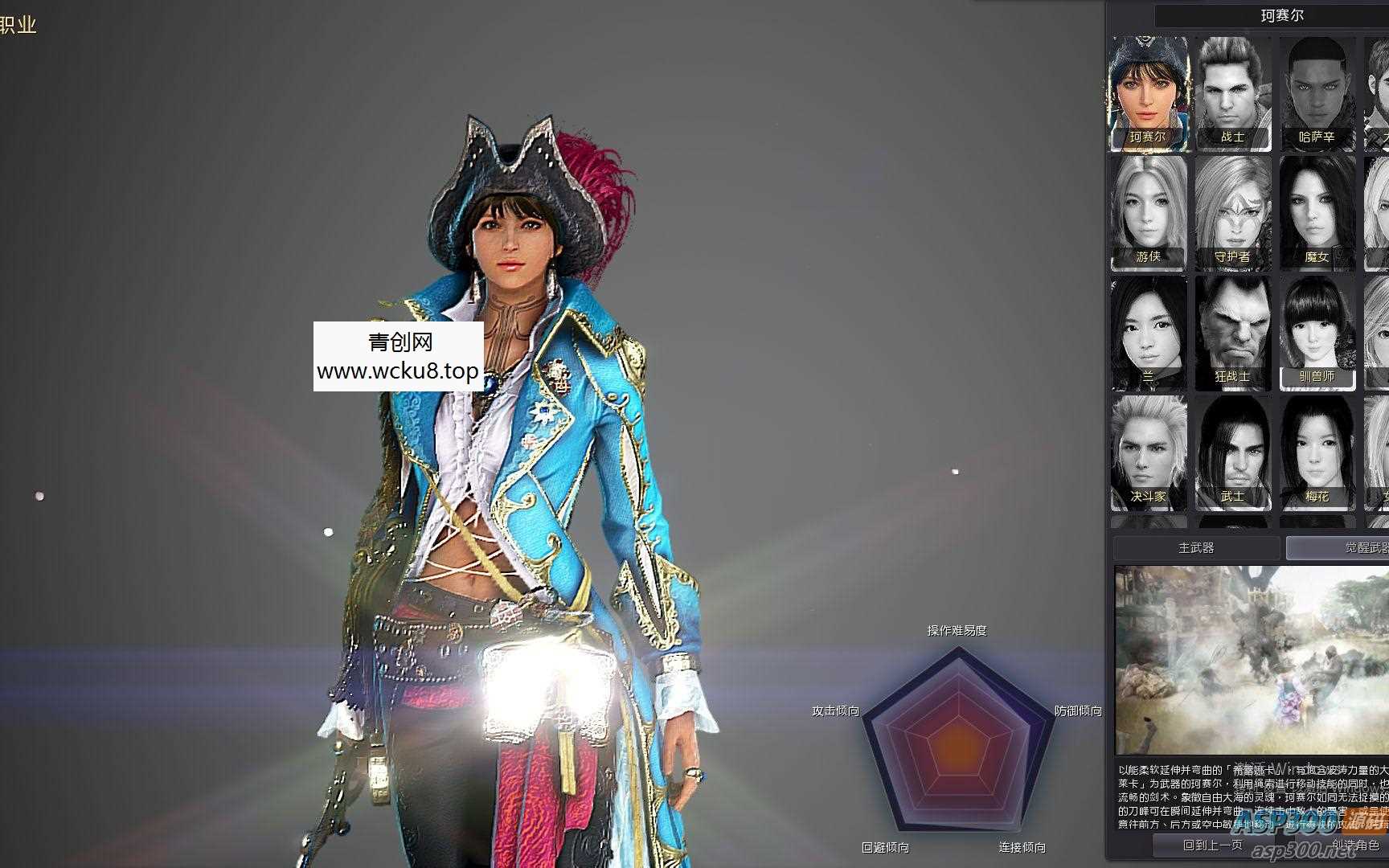Select the 驯兽师 tamer portrait

point(1317,332)
